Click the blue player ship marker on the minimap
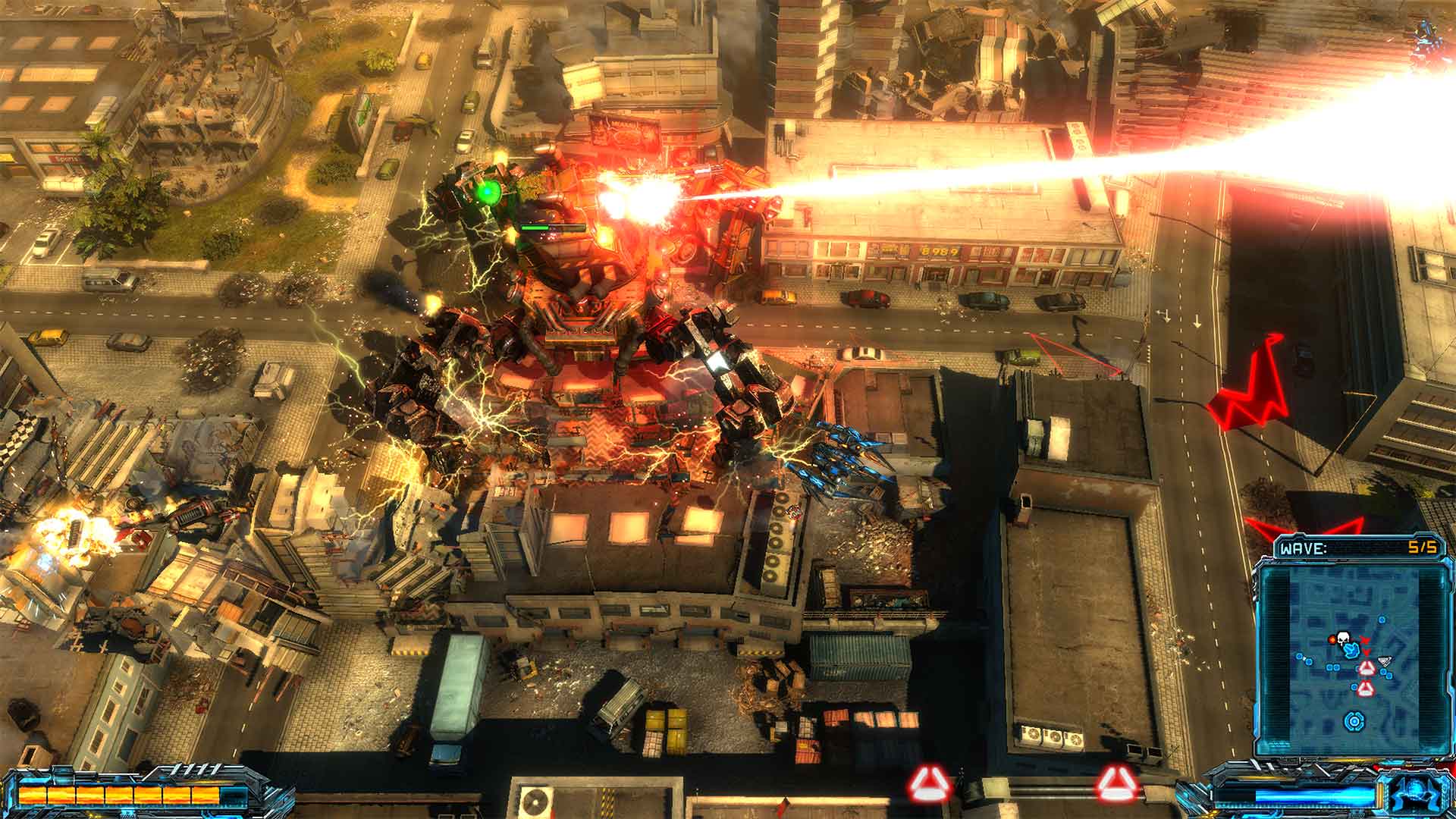Viewport: 1456px width, 819px height. point(1351,650)
